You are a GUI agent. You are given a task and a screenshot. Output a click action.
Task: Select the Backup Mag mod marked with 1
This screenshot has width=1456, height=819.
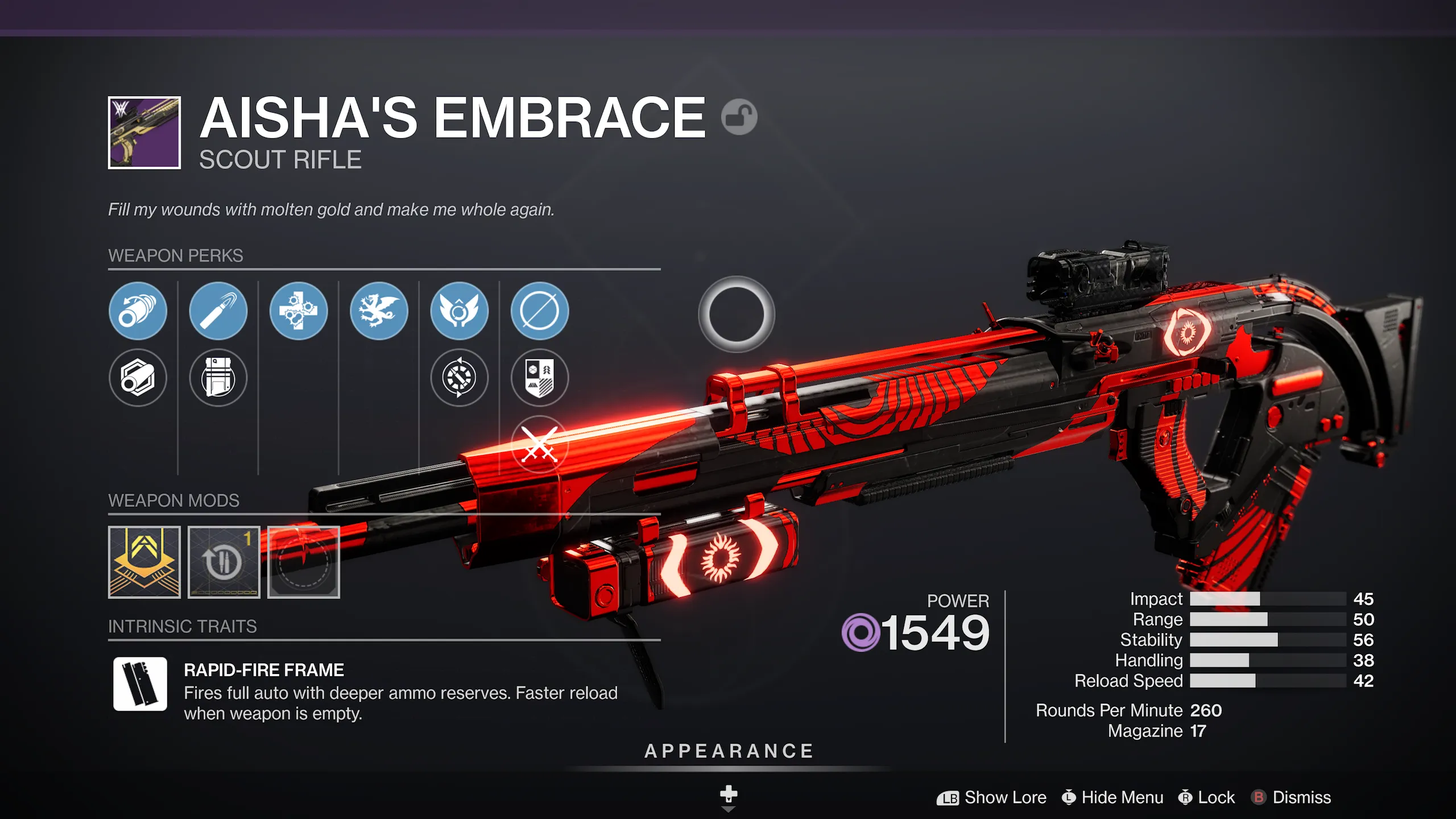[224, 562]
